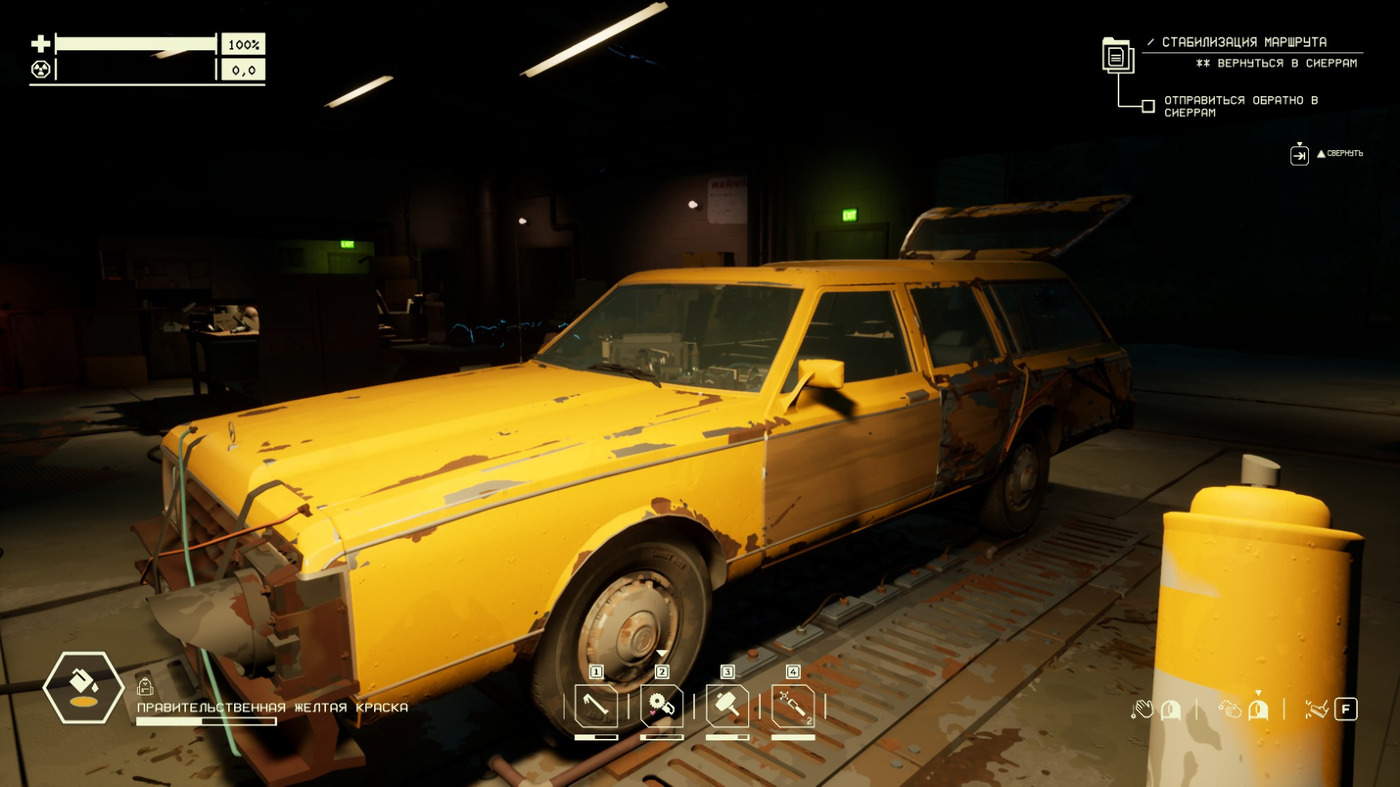The height and width of the screenshot is (787, 1400).
Task: Open the quest folder icon
Action: [x=1118, y=54]
